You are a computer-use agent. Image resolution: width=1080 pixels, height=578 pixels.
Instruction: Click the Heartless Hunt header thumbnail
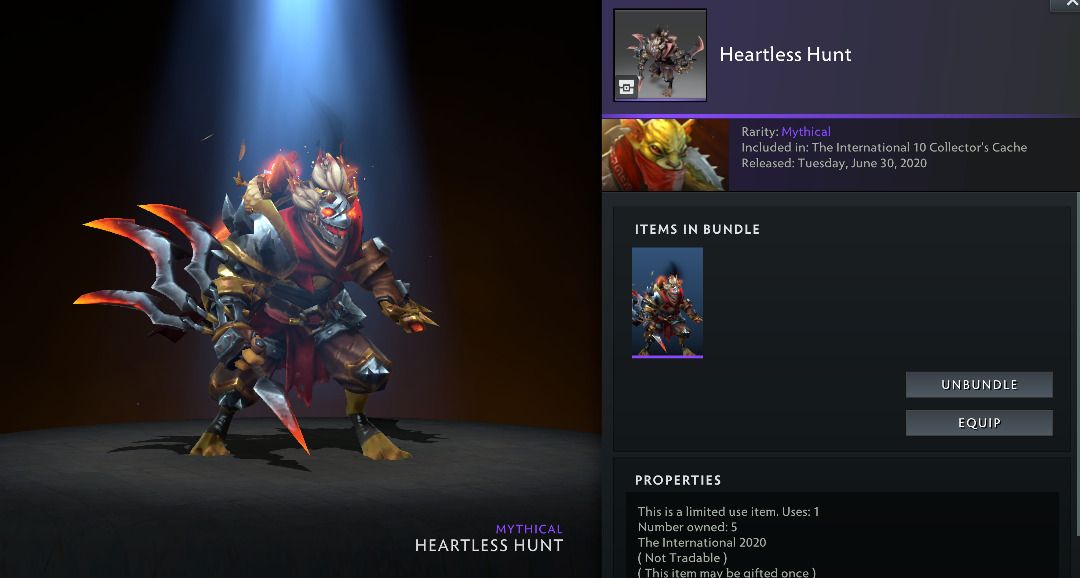tap(660, 55)
